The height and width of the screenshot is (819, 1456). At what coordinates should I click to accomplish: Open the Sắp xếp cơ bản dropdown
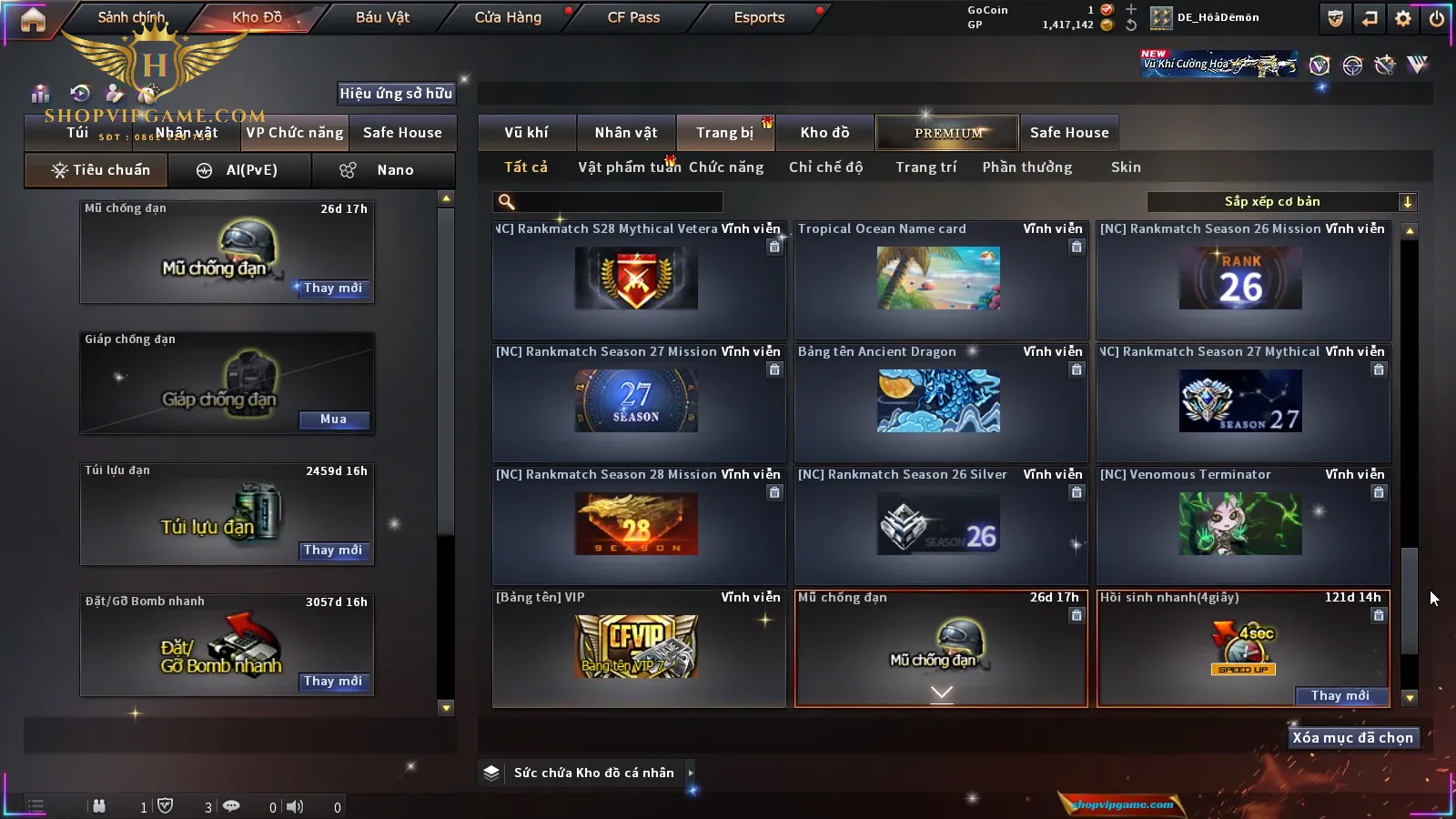click(1282, 202)
